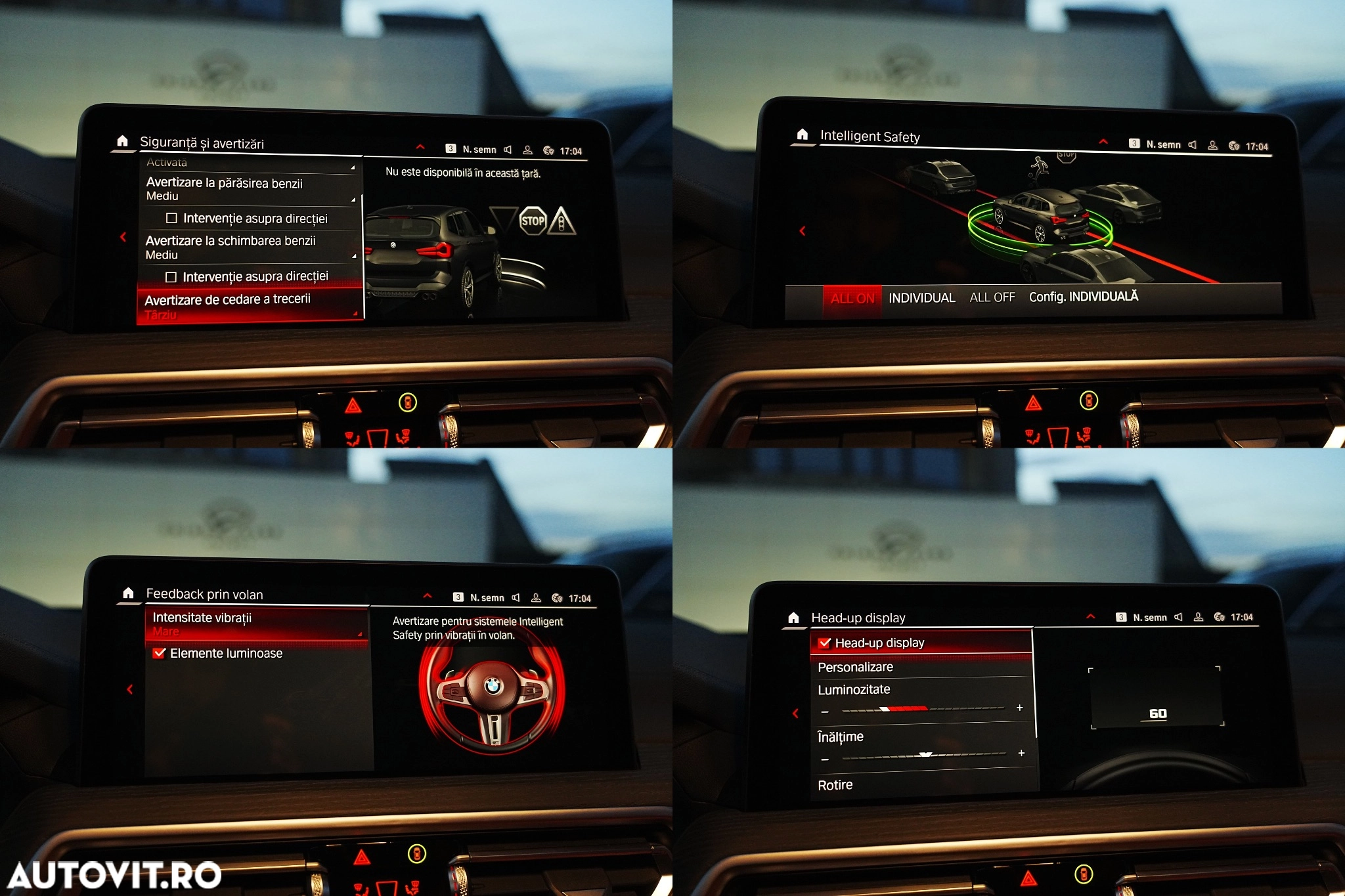
Task: Open Config. INDIVIDUALĂ settings
Action: [1083, 297]
